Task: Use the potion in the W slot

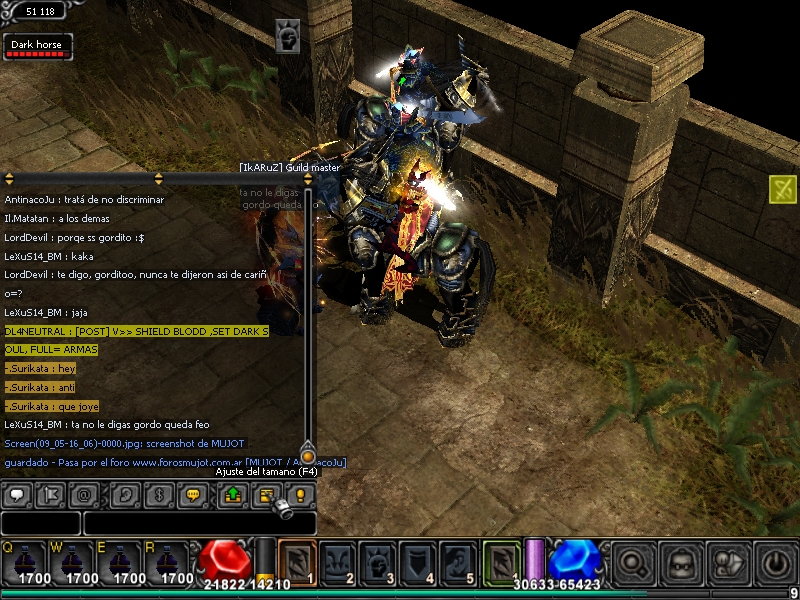Action: [x=74, y=564]
